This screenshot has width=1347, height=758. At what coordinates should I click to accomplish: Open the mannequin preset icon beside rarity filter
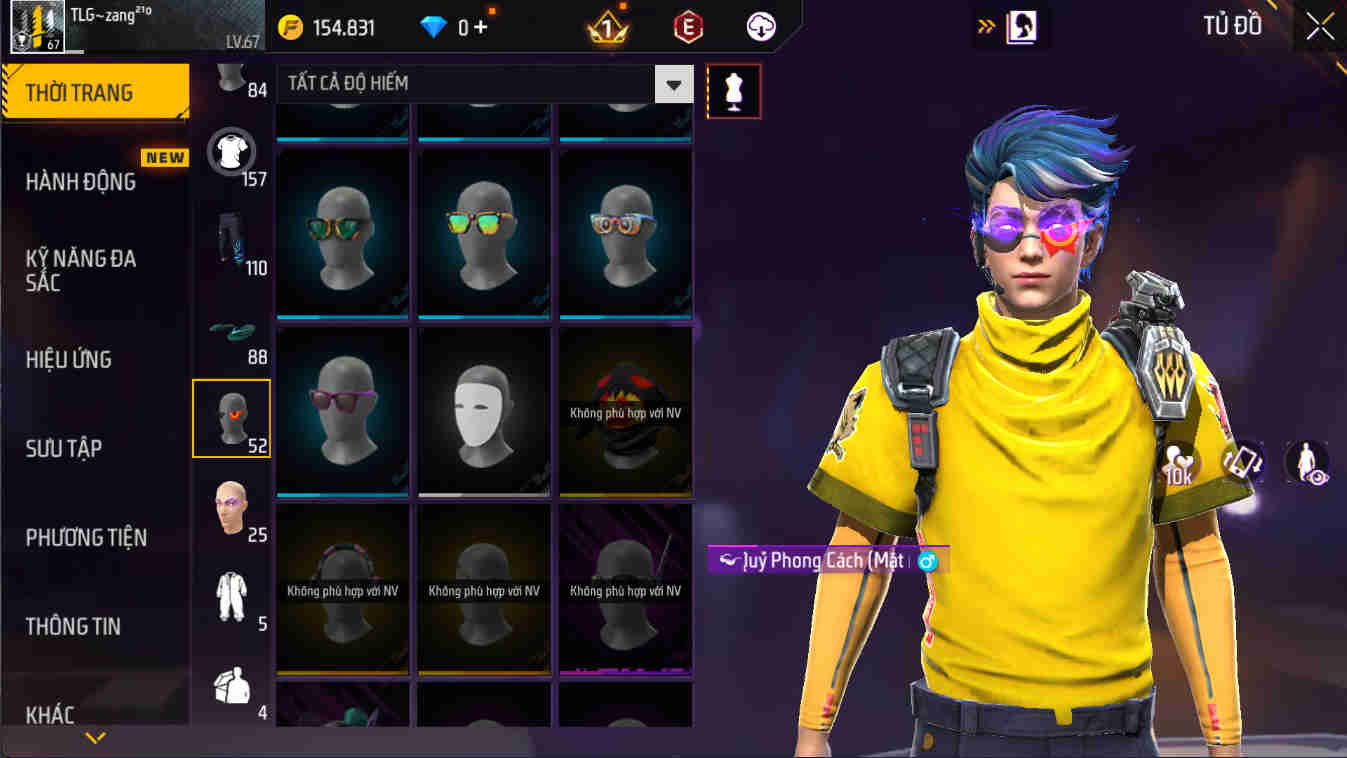(x=735, y=90)
